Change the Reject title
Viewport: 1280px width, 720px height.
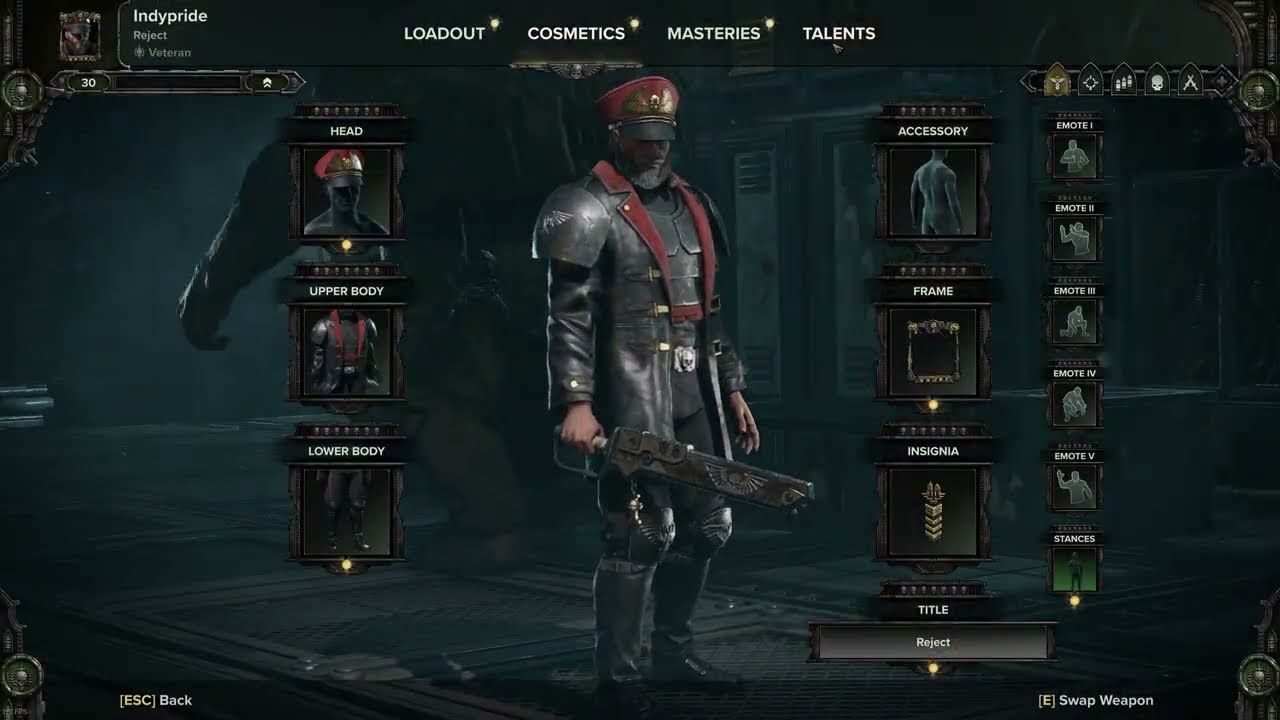pyautogui.click(x=933, y=642)
